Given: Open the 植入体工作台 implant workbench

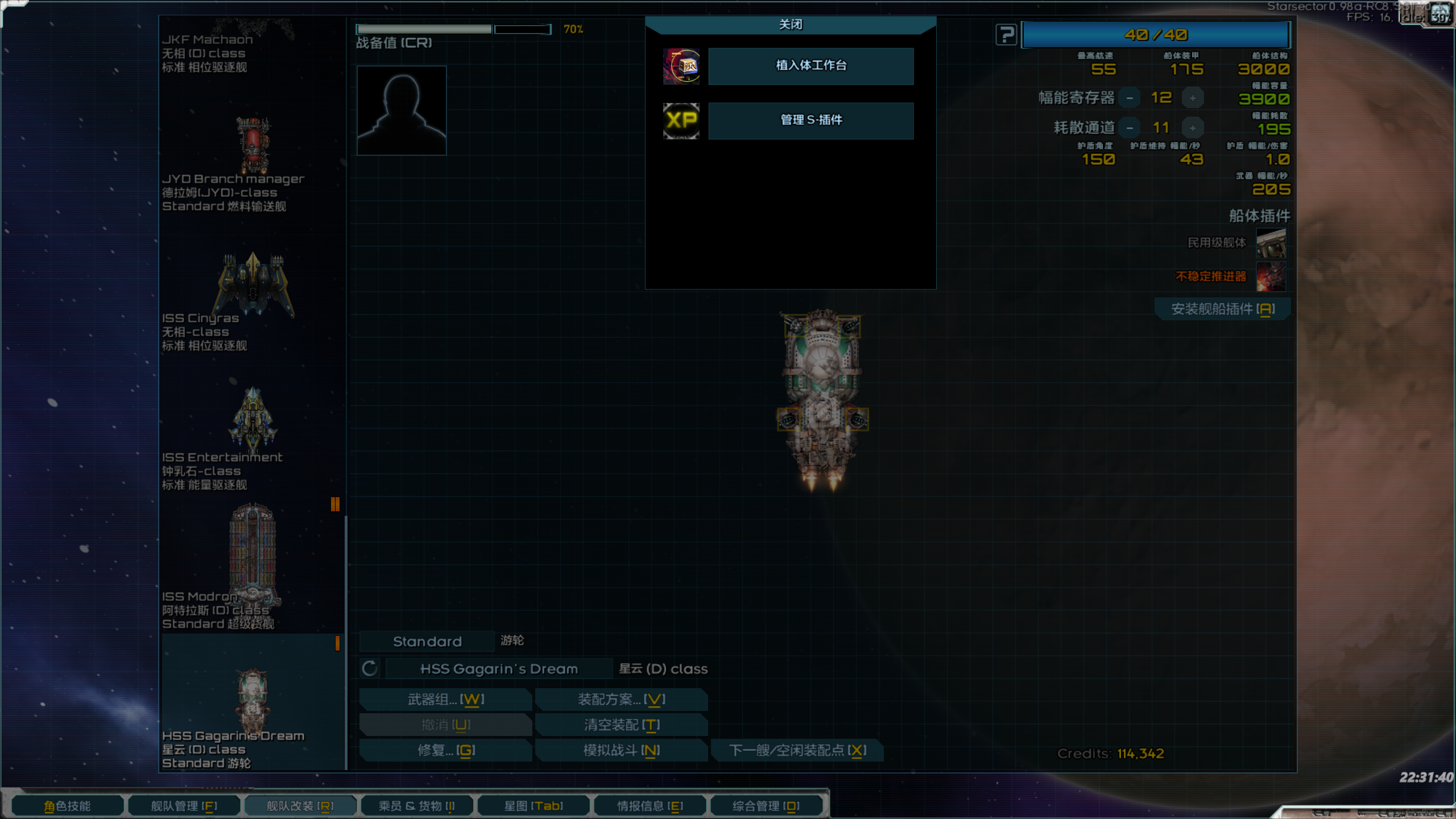Looking at the screenshot, I should tap(810, 66).
